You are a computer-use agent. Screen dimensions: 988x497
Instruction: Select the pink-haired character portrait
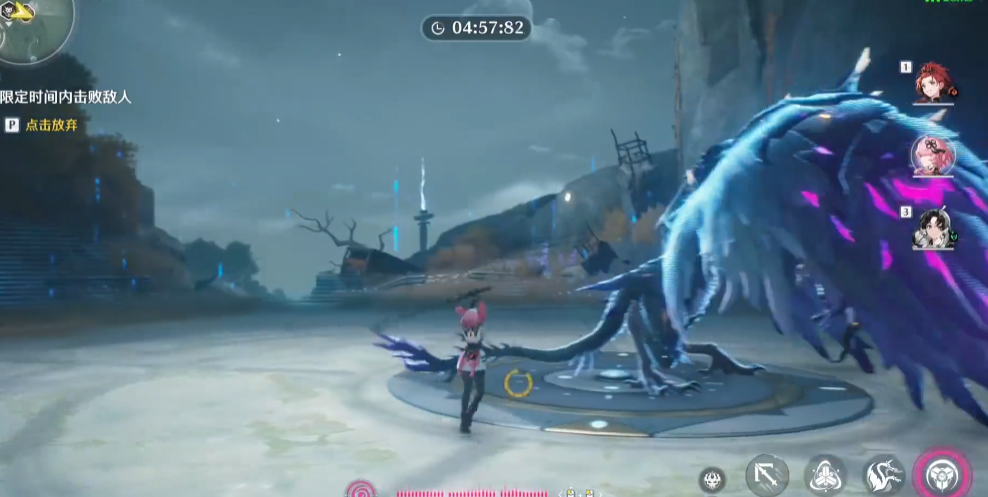[933, 155]
